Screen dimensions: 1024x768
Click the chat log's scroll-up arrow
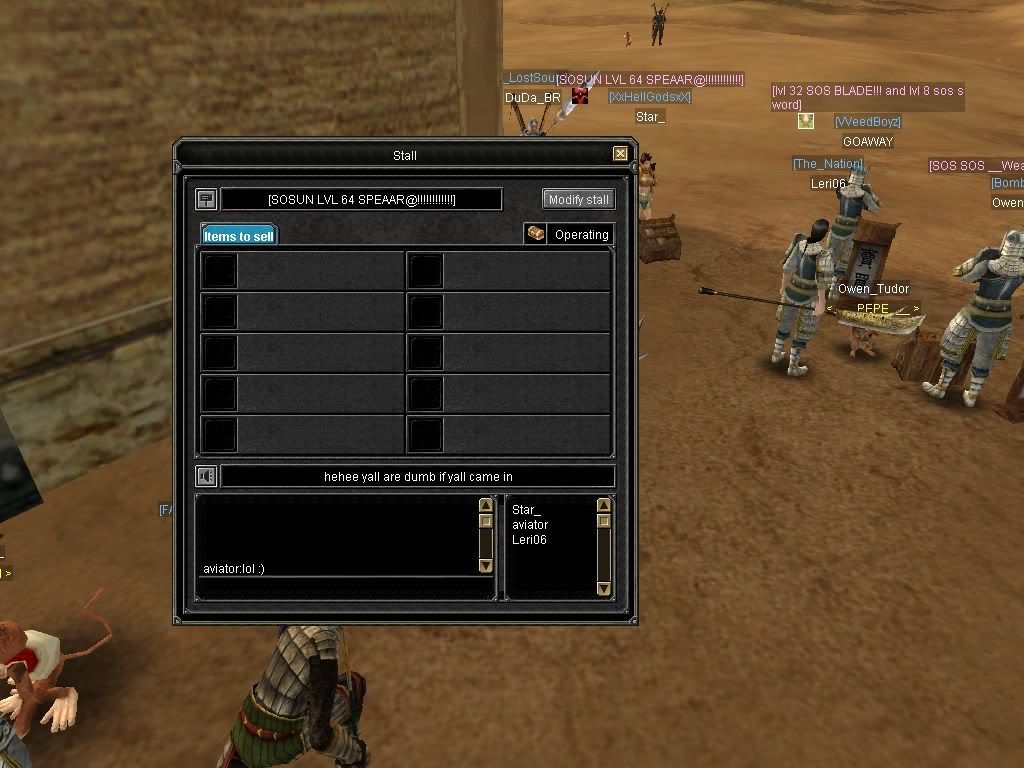(x=486, y=506)
